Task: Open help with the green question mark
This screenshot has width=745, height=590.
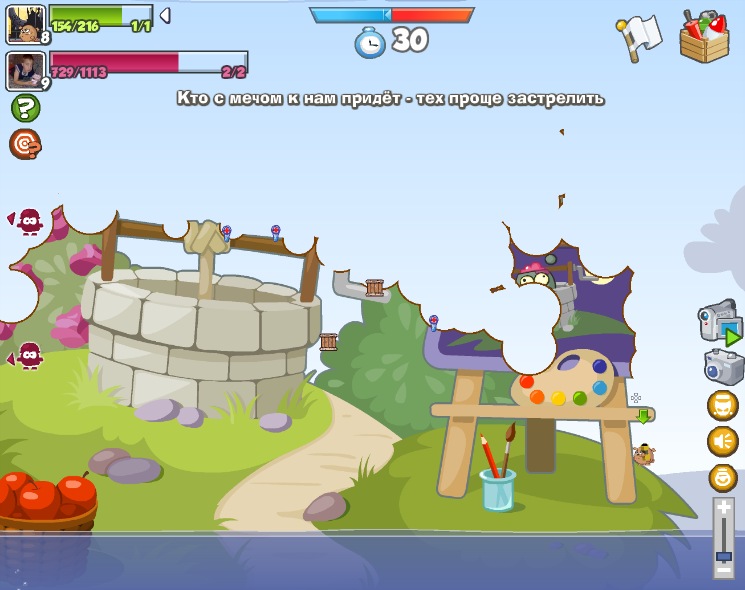Action: pyautogui.click(x=25, y=108)
